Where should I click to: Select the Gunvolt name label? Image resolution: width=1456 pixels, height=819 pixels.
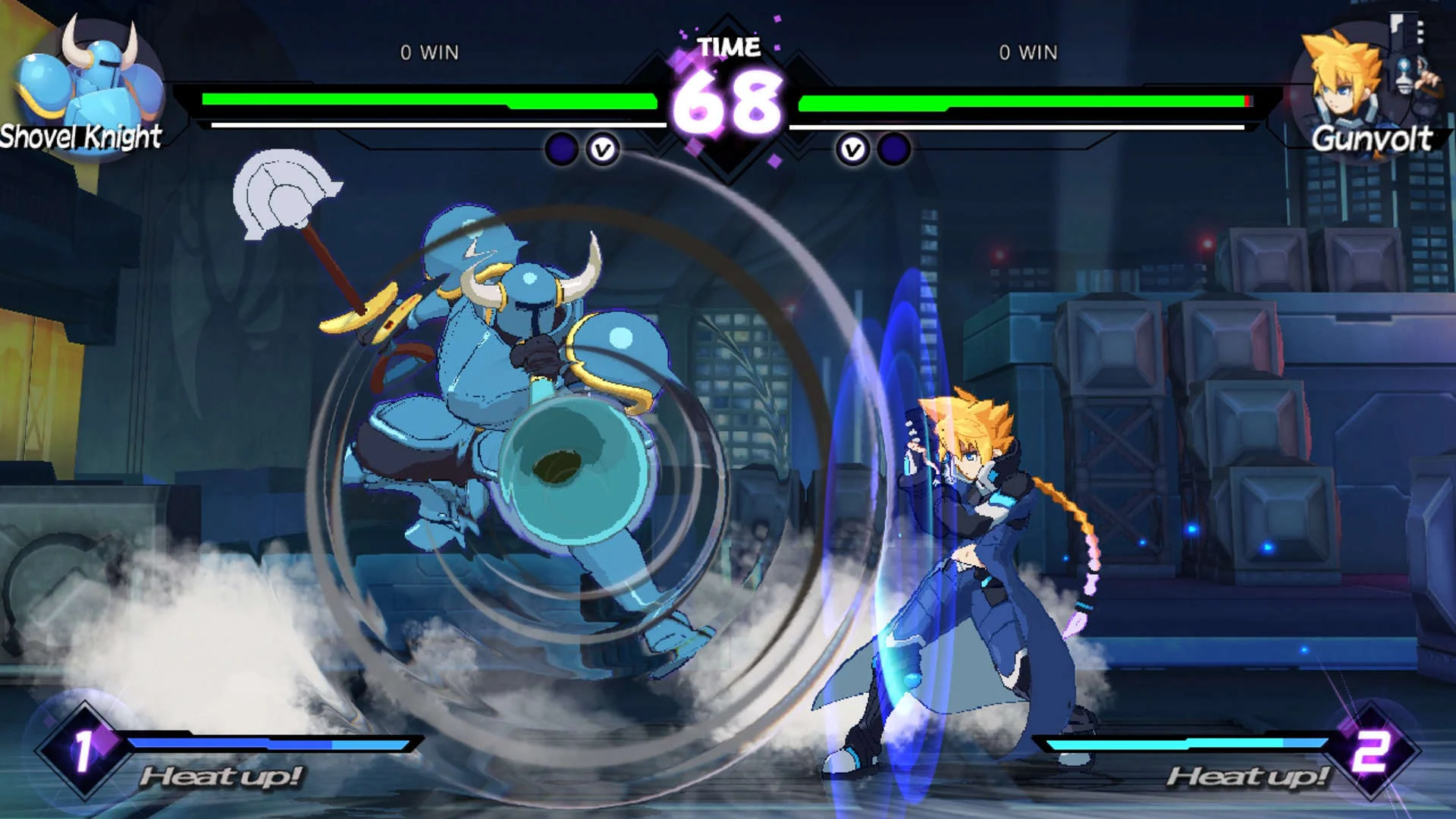tap(1374, 140)
